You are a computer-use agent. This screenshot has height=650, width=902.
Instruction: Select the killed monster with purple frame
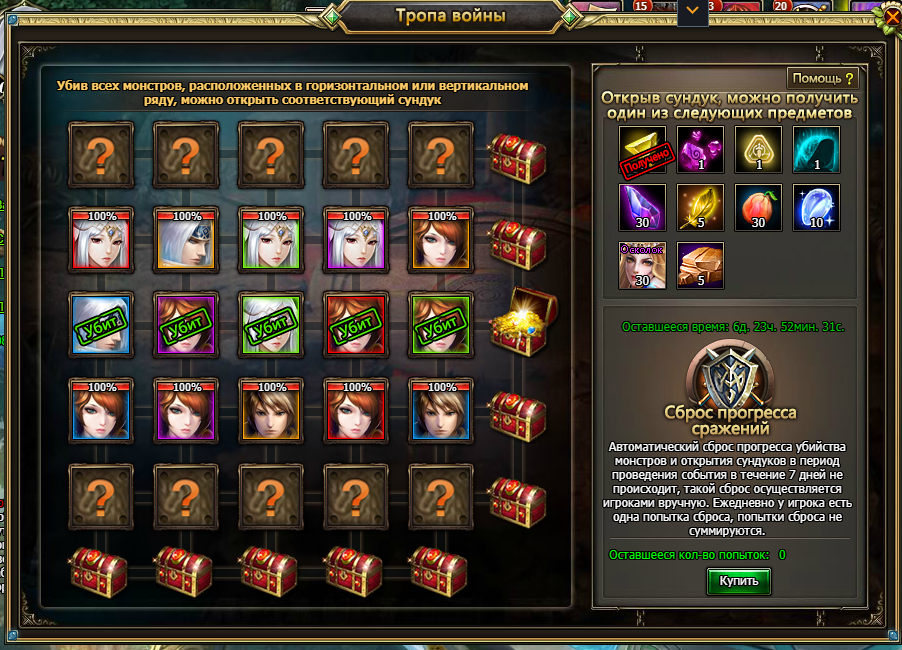pos(186,322)
